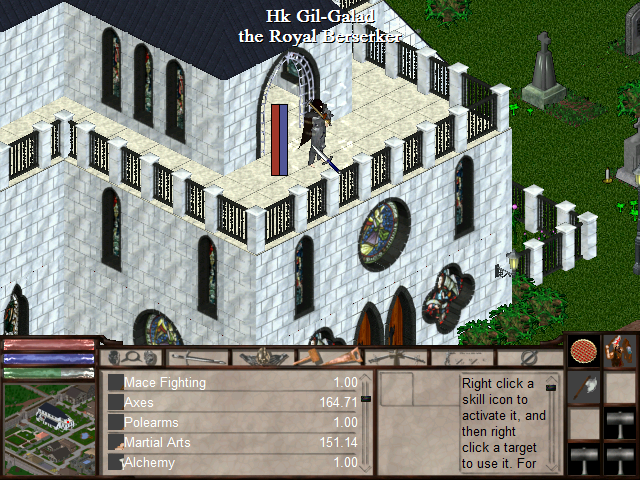640x480 pixels.
Task: Open the helmet skills category tab
Action: (263, 357)
